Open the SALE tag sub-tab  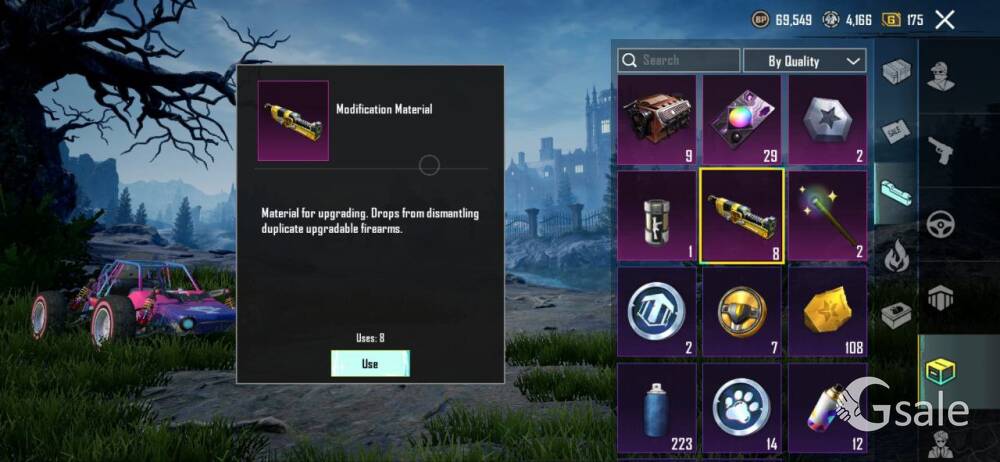pos(896,131)
